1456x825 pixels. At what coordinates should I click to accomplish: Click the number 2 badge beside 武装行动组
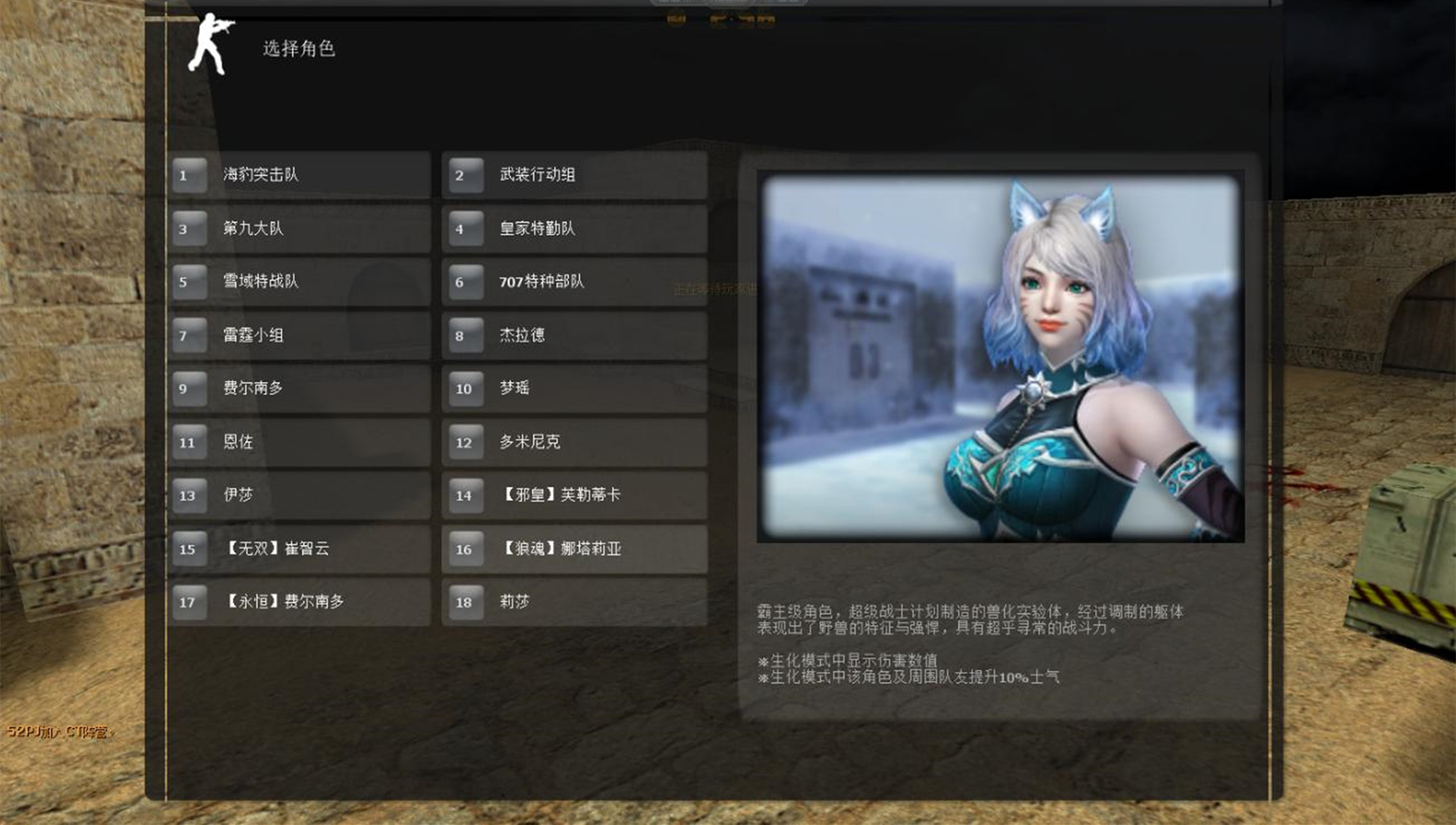[465, 174]
